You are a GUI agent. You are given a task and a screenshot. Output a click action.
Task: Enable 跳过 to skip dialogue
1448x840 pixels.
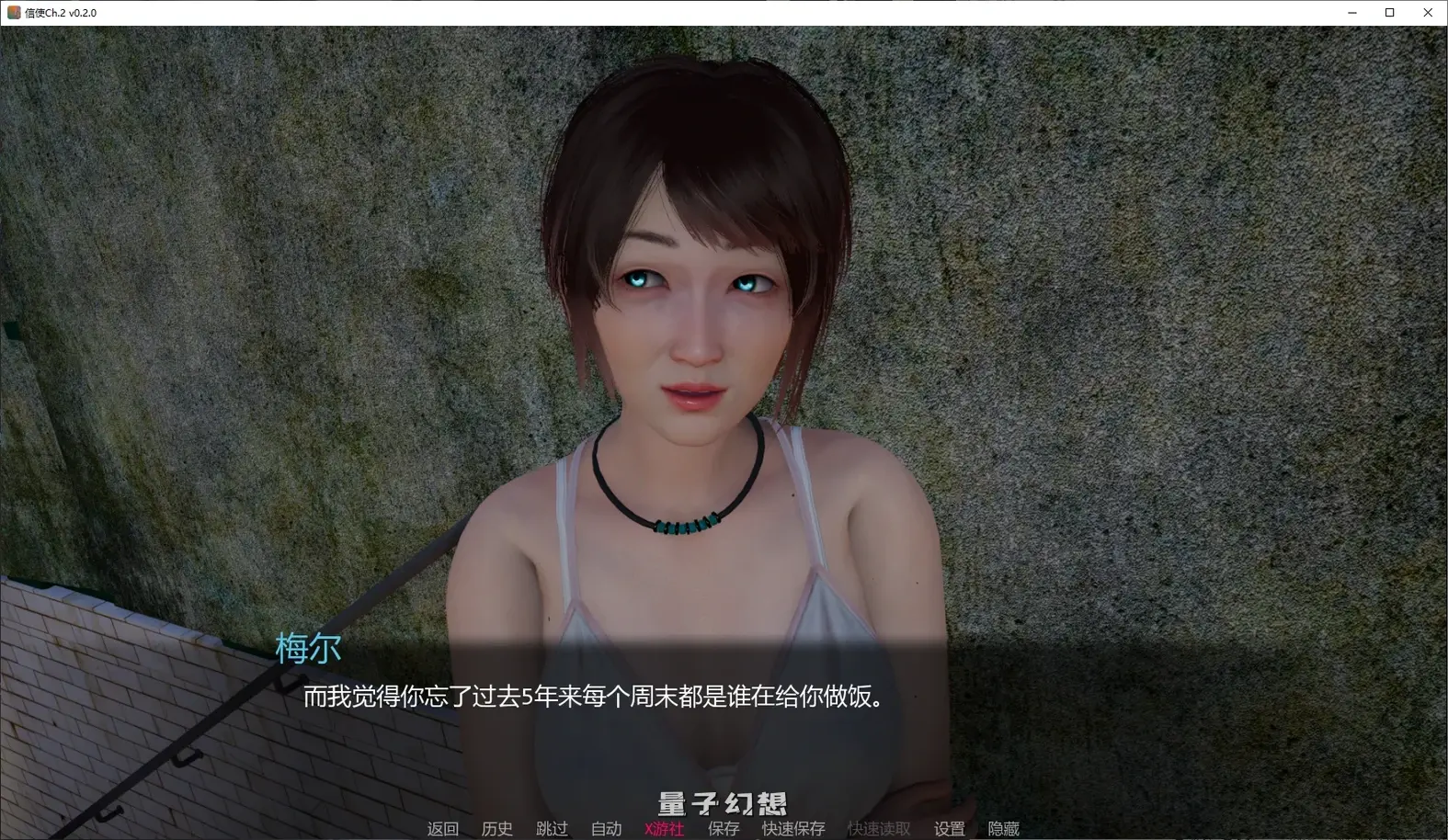[552, 828]
